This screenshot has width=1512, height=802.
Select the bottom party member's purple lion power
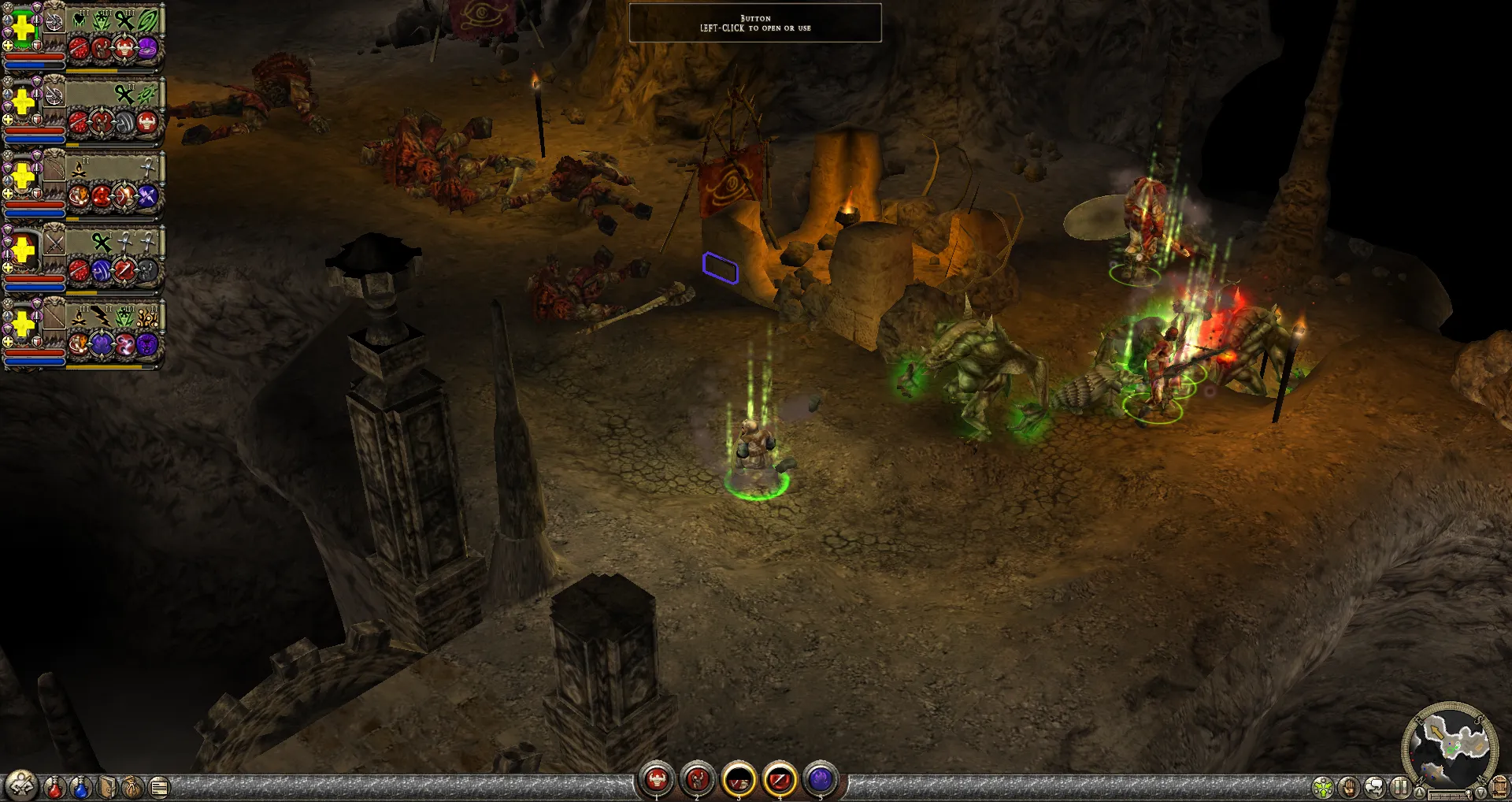pos(147,344)
